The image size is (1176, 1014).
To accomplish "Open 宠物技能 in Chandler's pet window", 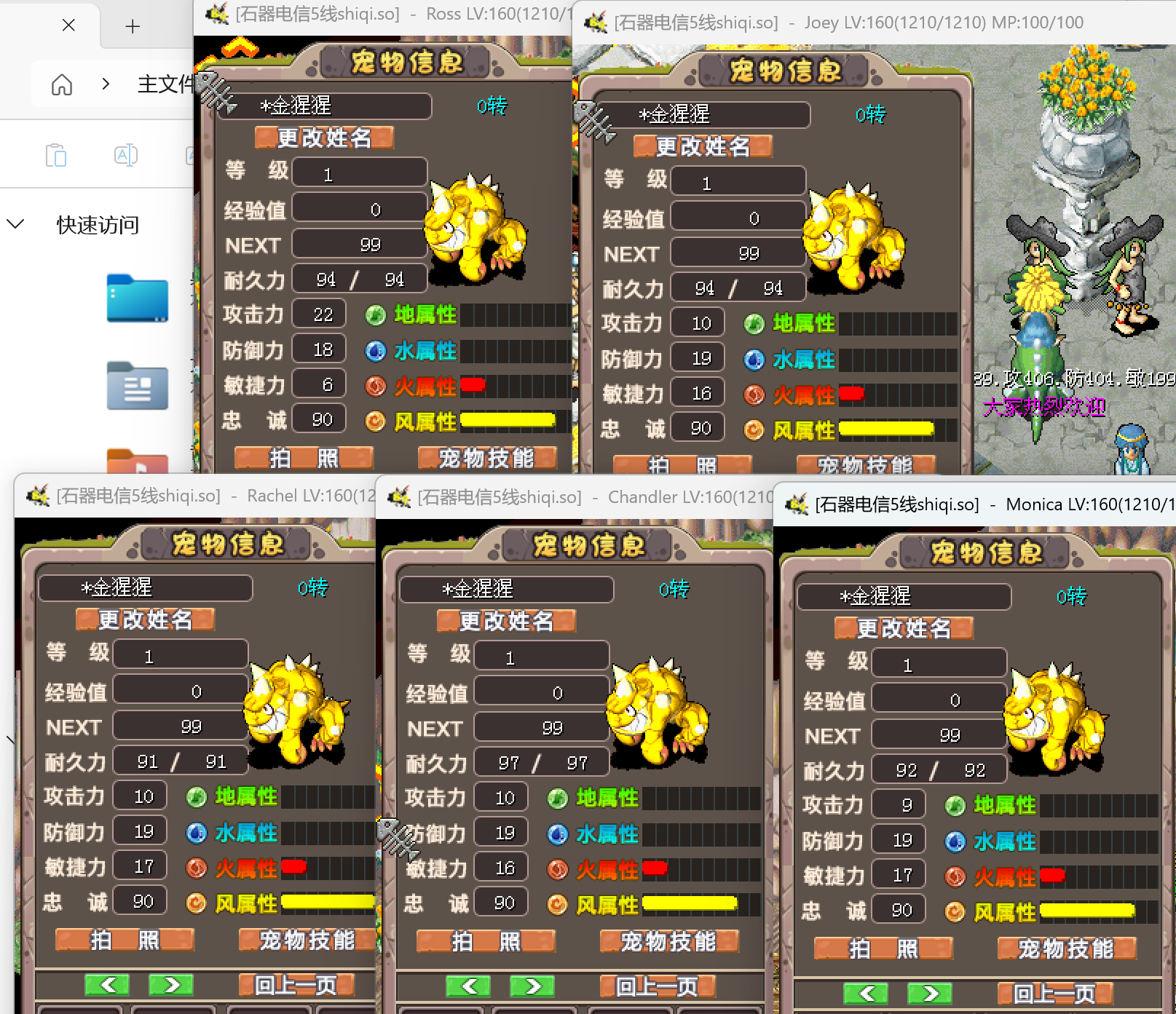I will point(670,941).
